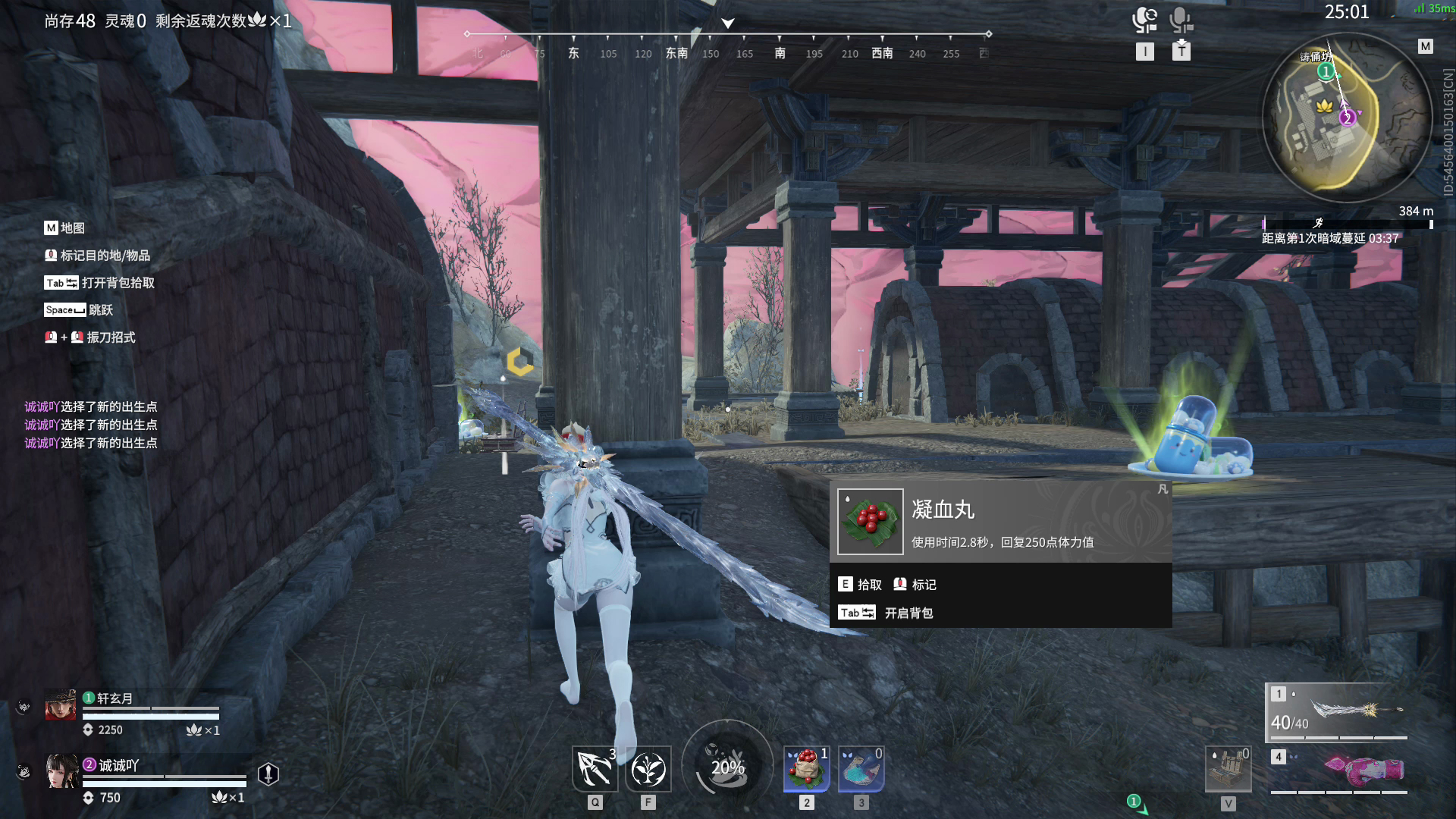The width and height of the screenshot is (1456, 819).
Task: Click teammate 轩玄月's portrait
Action: point(61,704)
